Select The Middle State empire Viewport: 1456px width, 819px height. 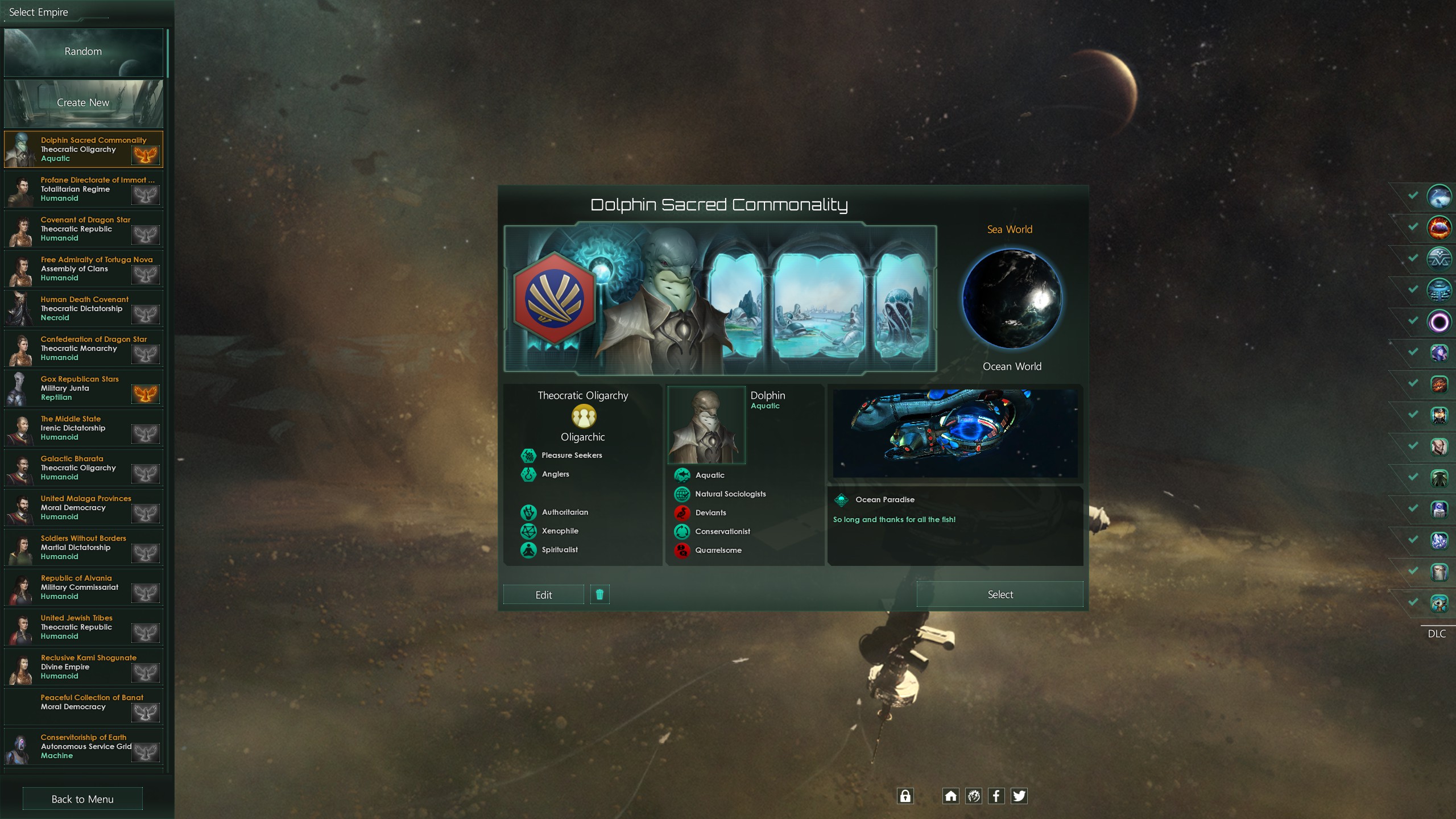pyautogui.click(x=84, y=428)
